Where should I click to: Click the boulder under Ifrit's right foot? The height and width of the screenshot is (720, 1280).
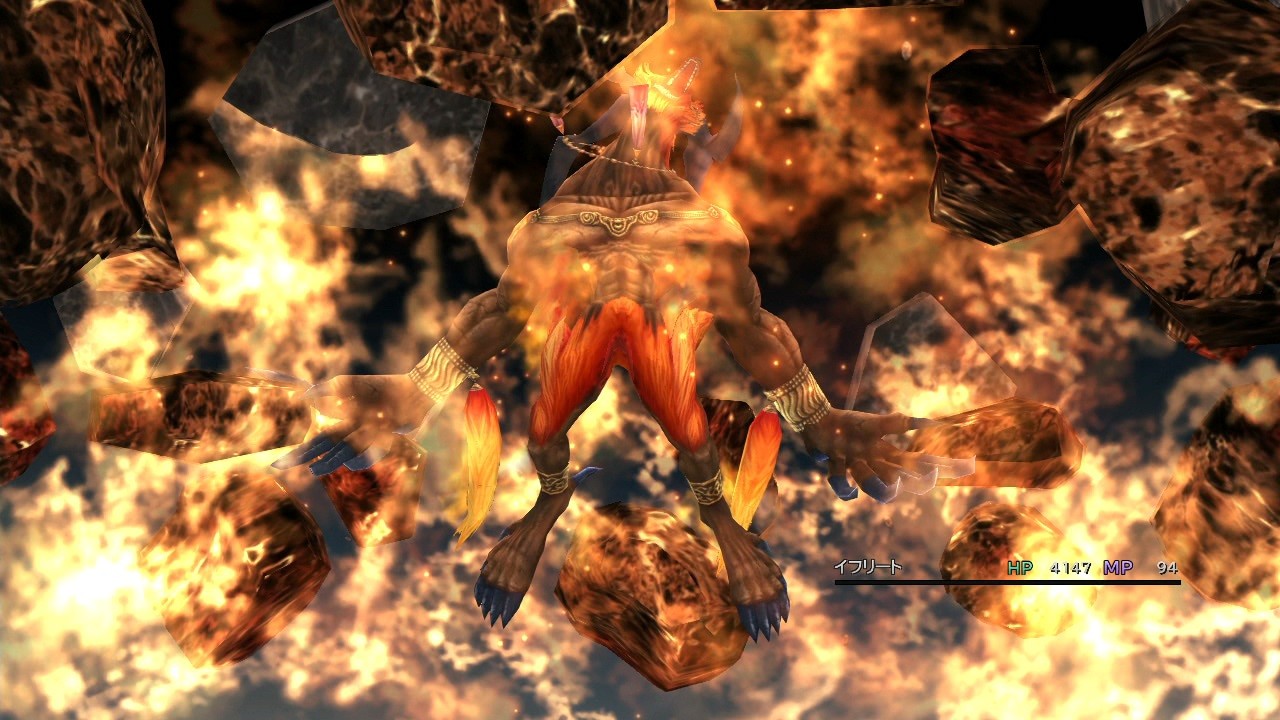[650, 585]
